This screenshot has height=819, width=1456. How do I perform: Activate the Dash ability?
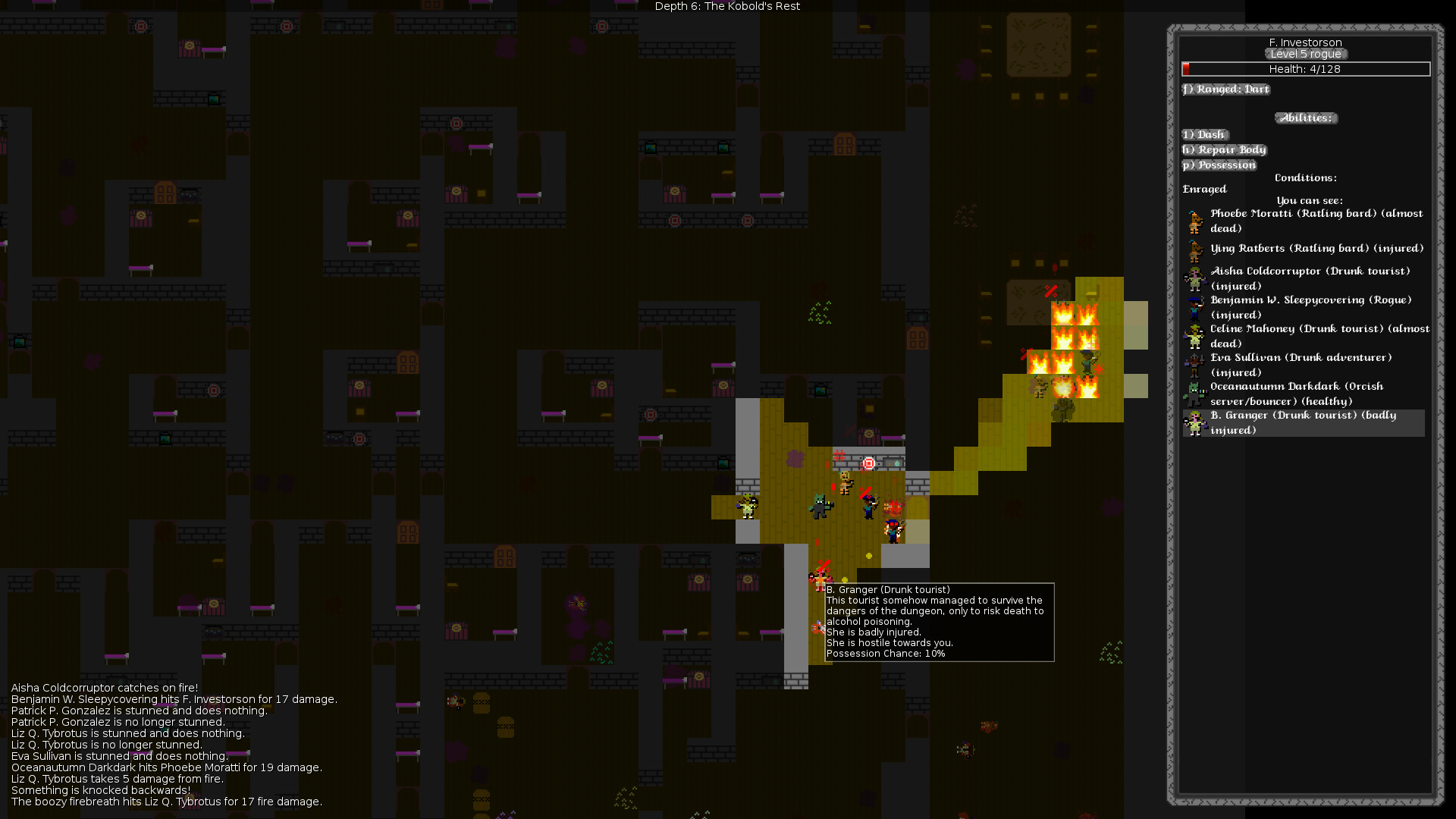[1203, 134]
